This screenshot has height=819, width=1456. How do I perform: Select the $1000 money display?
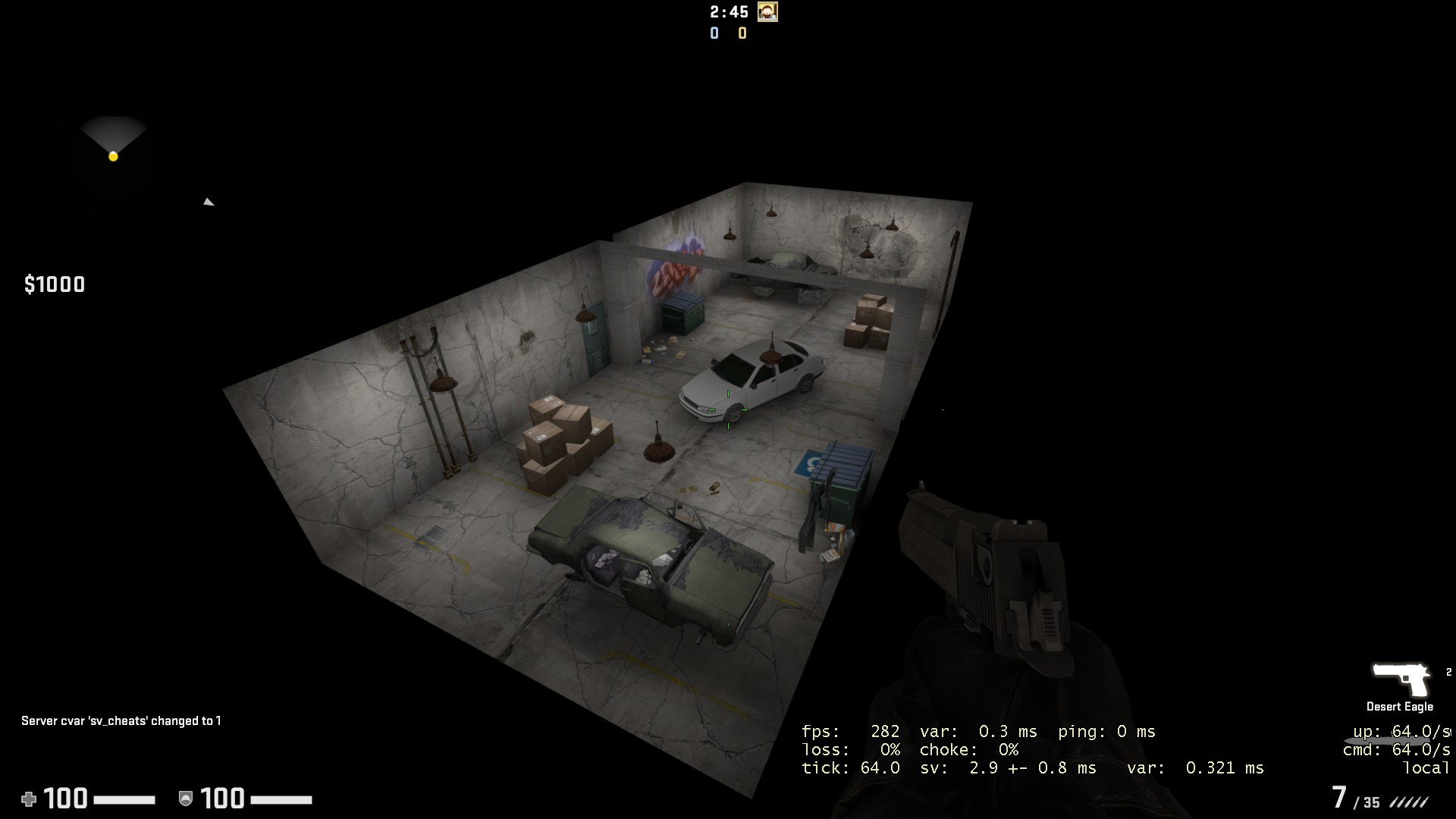[55, 285]
